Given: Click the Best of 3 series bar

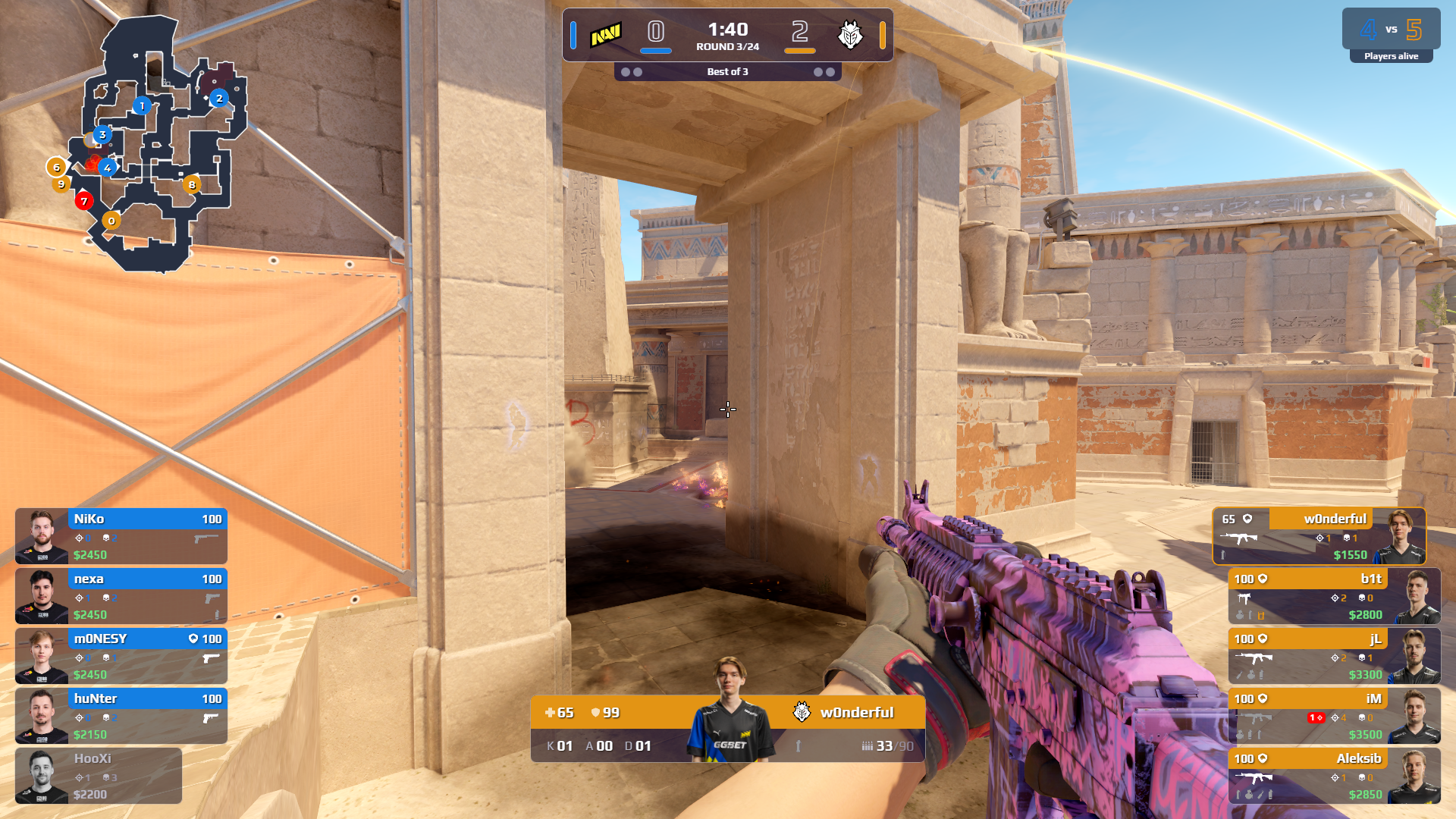Looking at the screenshot, I should (x=727, y=72).
